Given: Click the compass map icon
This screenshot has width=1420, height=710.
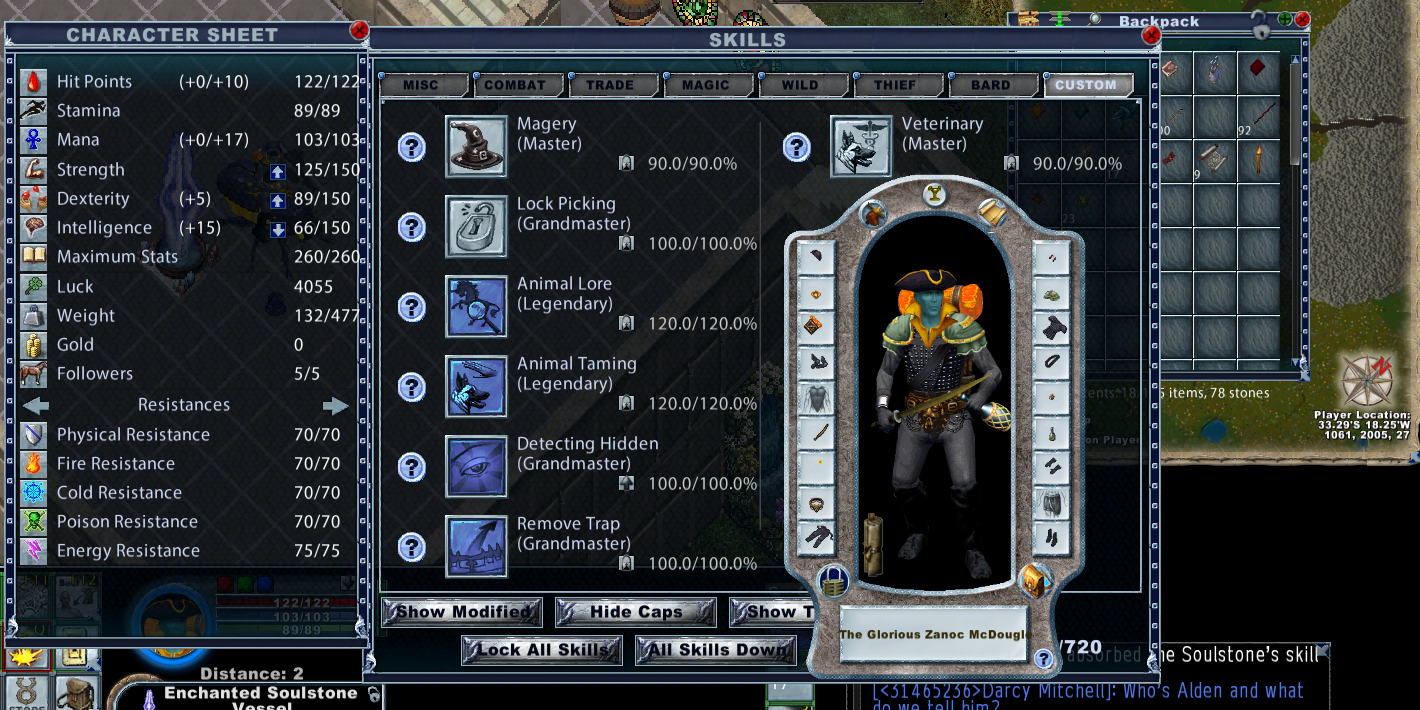Looking at the screenshot, I should coord(1366,381).
